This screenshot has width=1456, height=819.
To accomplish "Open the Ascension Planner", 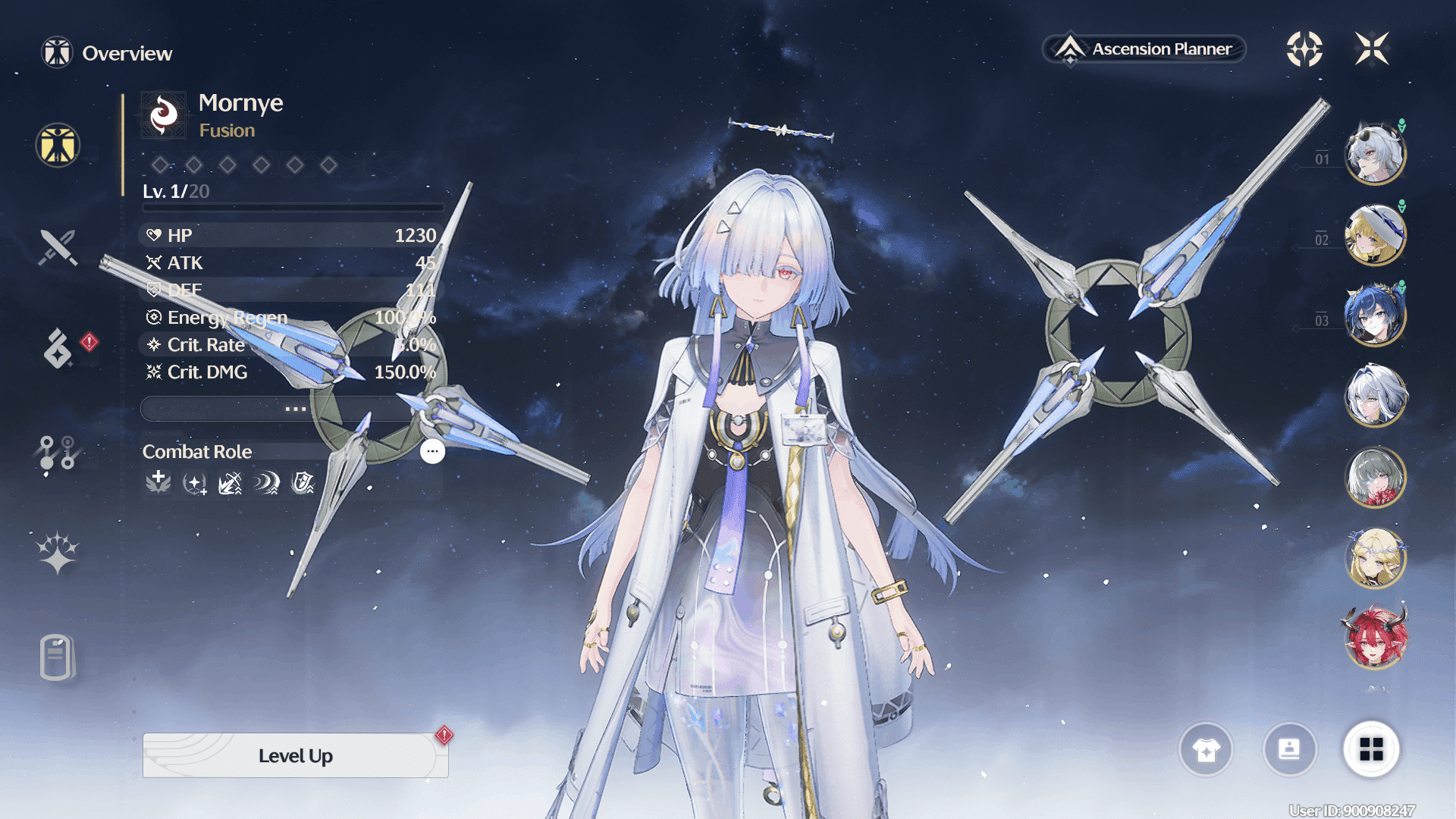I will [x=1145, y=49].
